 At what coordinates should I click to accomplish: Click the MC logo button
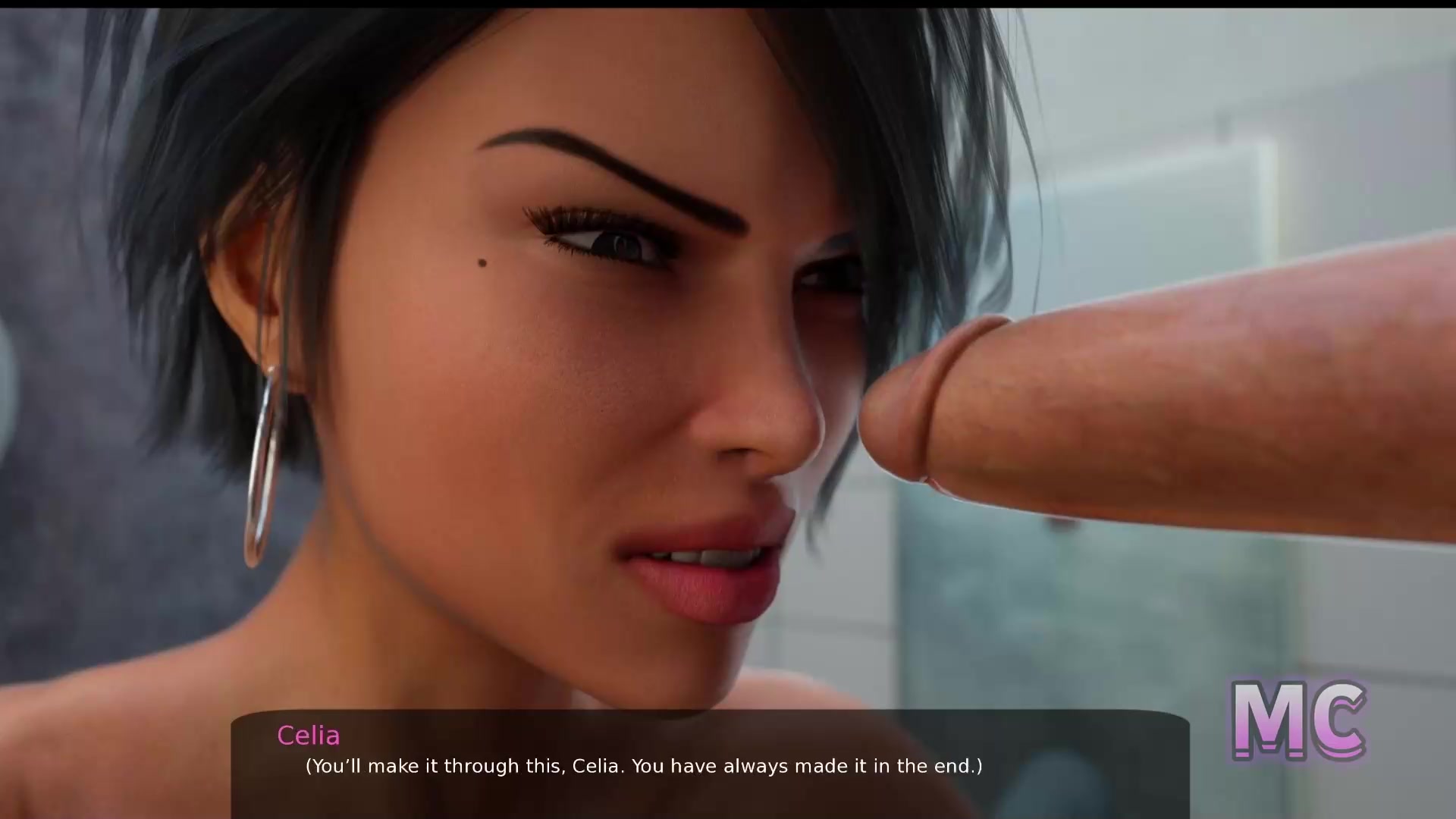tap(1298, 720)
